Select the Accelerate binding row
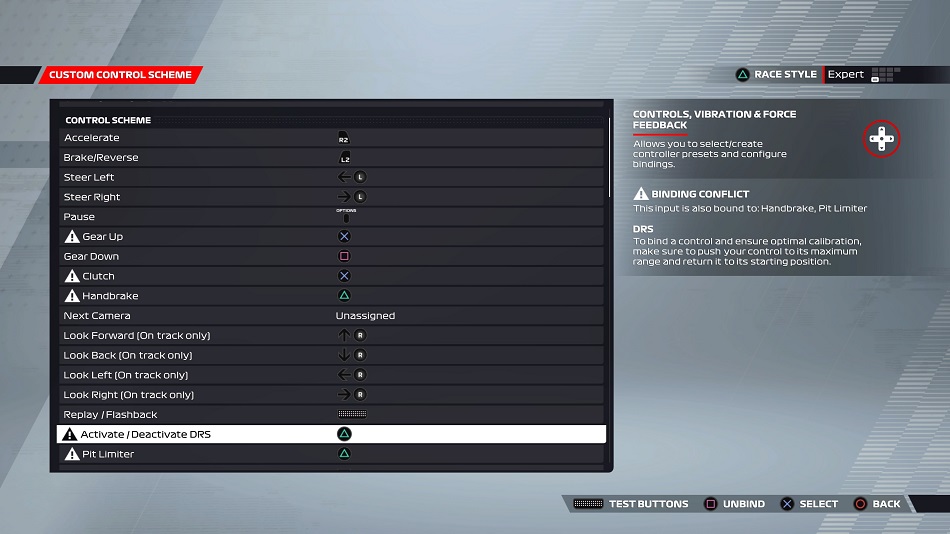This screenshot has width=950, height=534. pos(330,138)
